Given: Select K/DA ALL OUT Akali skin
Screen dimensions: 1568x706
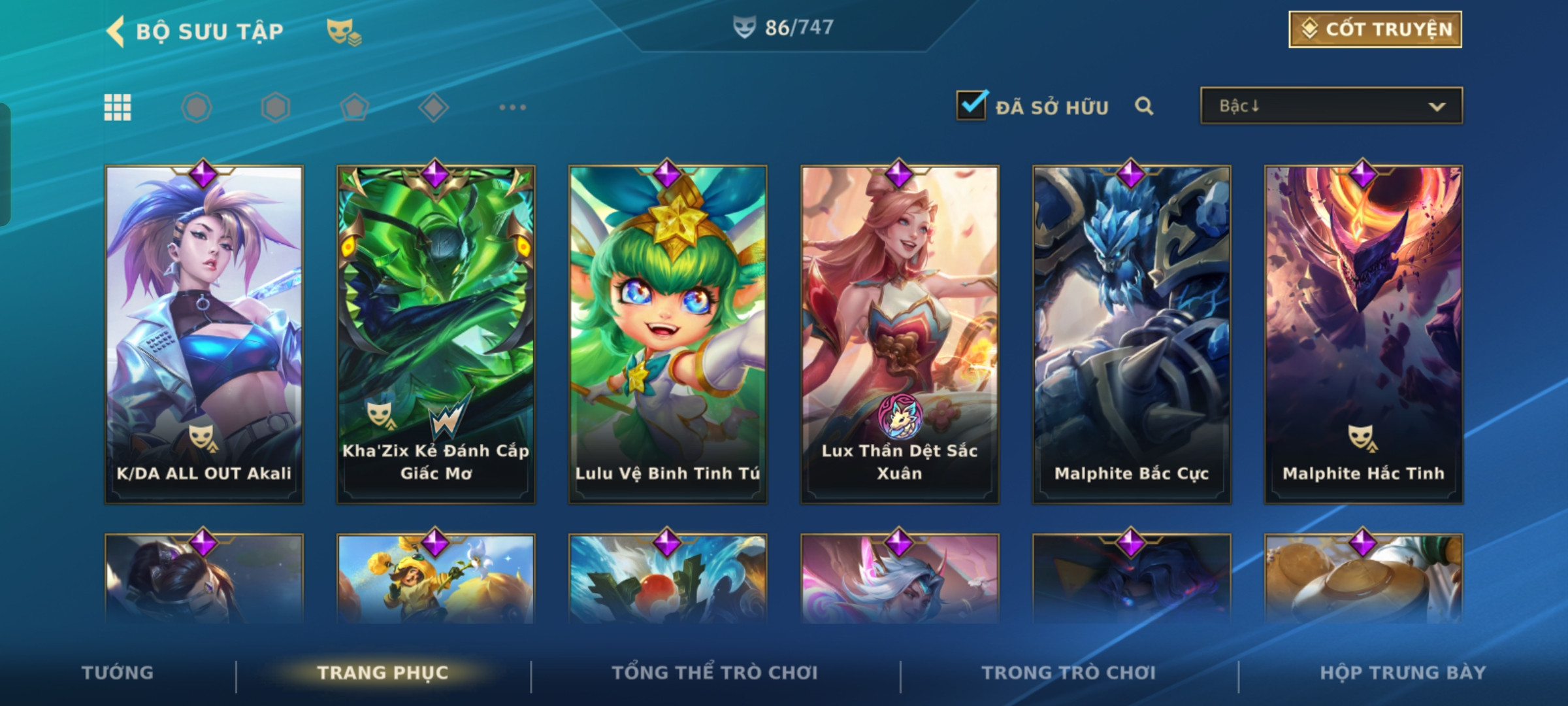Looking at the screenshot, I should click(204, 333).
